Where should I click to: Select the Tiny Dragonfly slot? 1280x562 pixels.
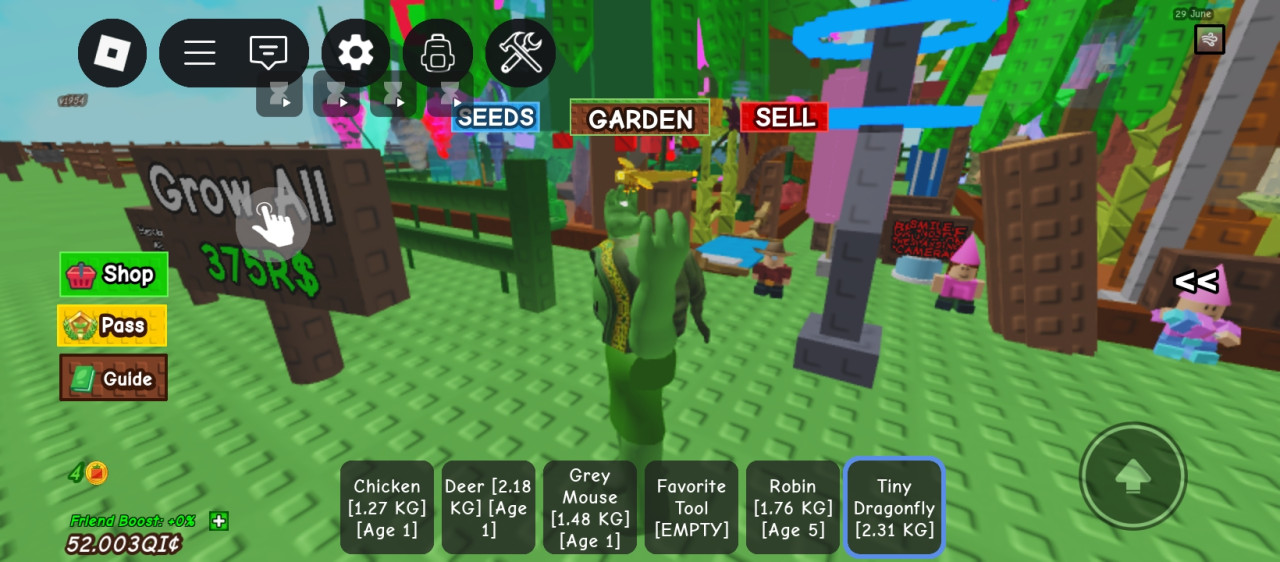tap(894, 507)
